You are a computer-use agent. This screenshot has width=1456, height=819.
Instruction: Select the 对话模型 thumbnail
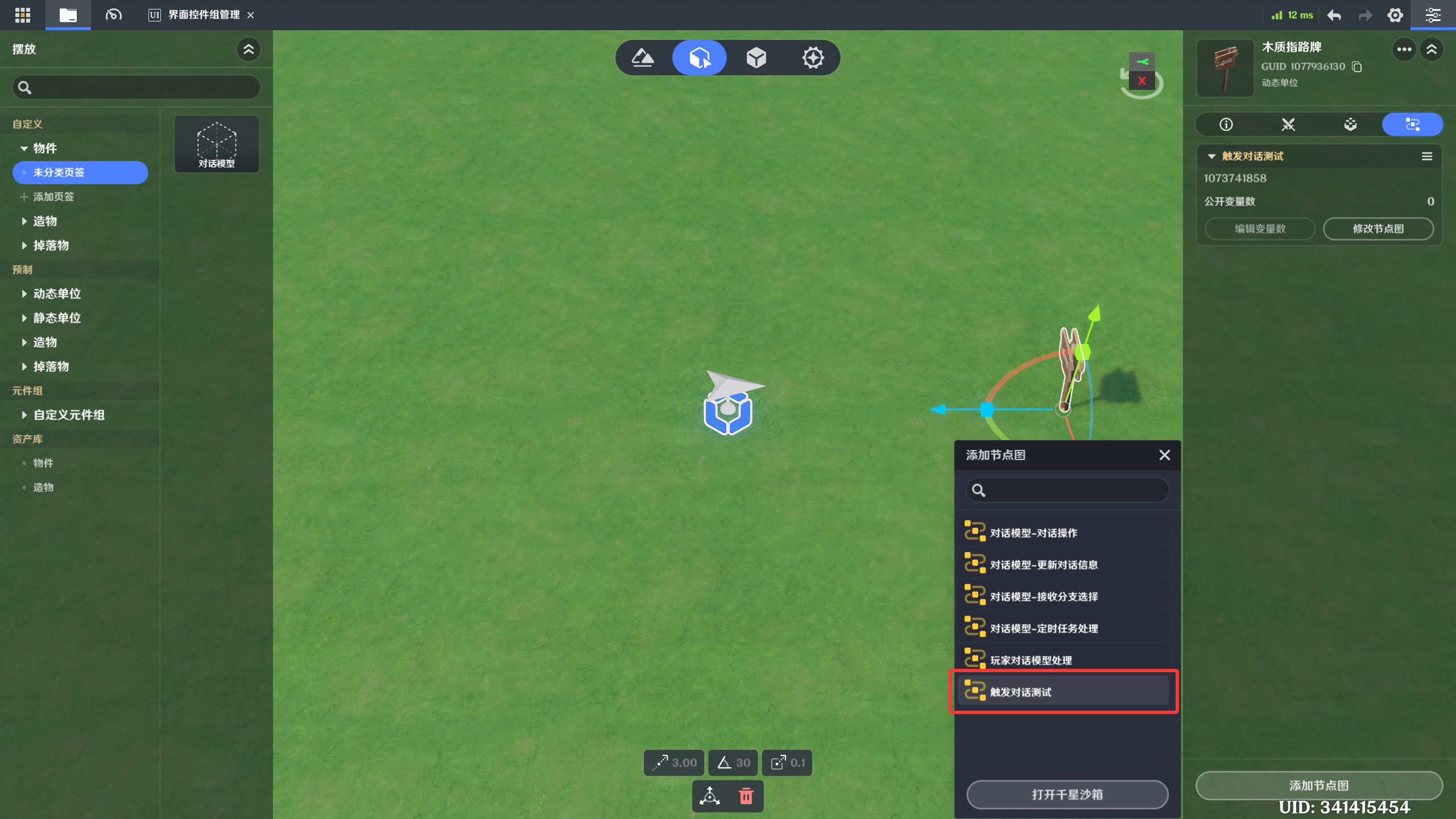[x=217, y=144]
